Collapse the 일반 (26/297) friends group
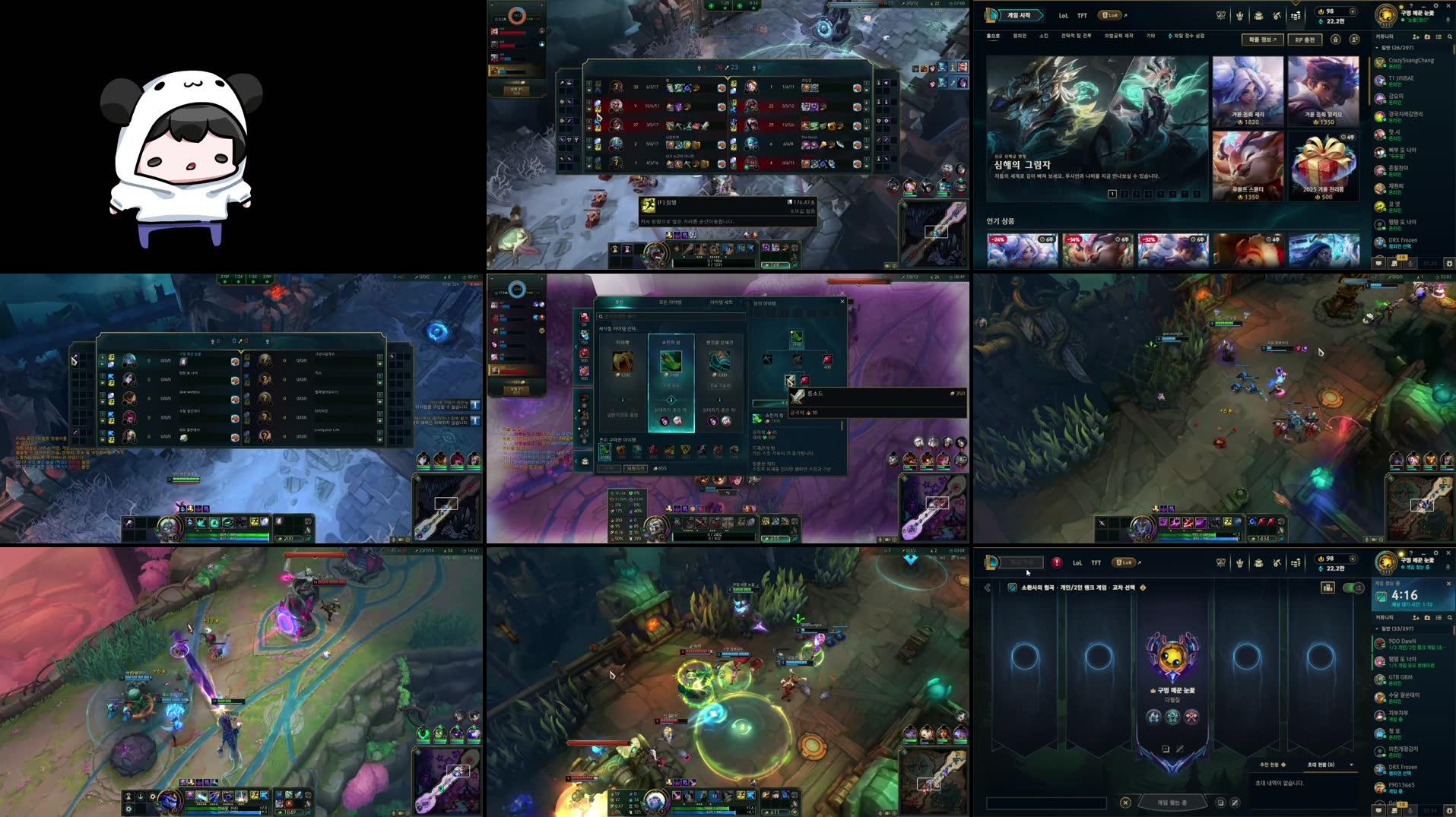Image resolution: width=1456 pixels, height=817 pixels. click(x=1377, y=48)
